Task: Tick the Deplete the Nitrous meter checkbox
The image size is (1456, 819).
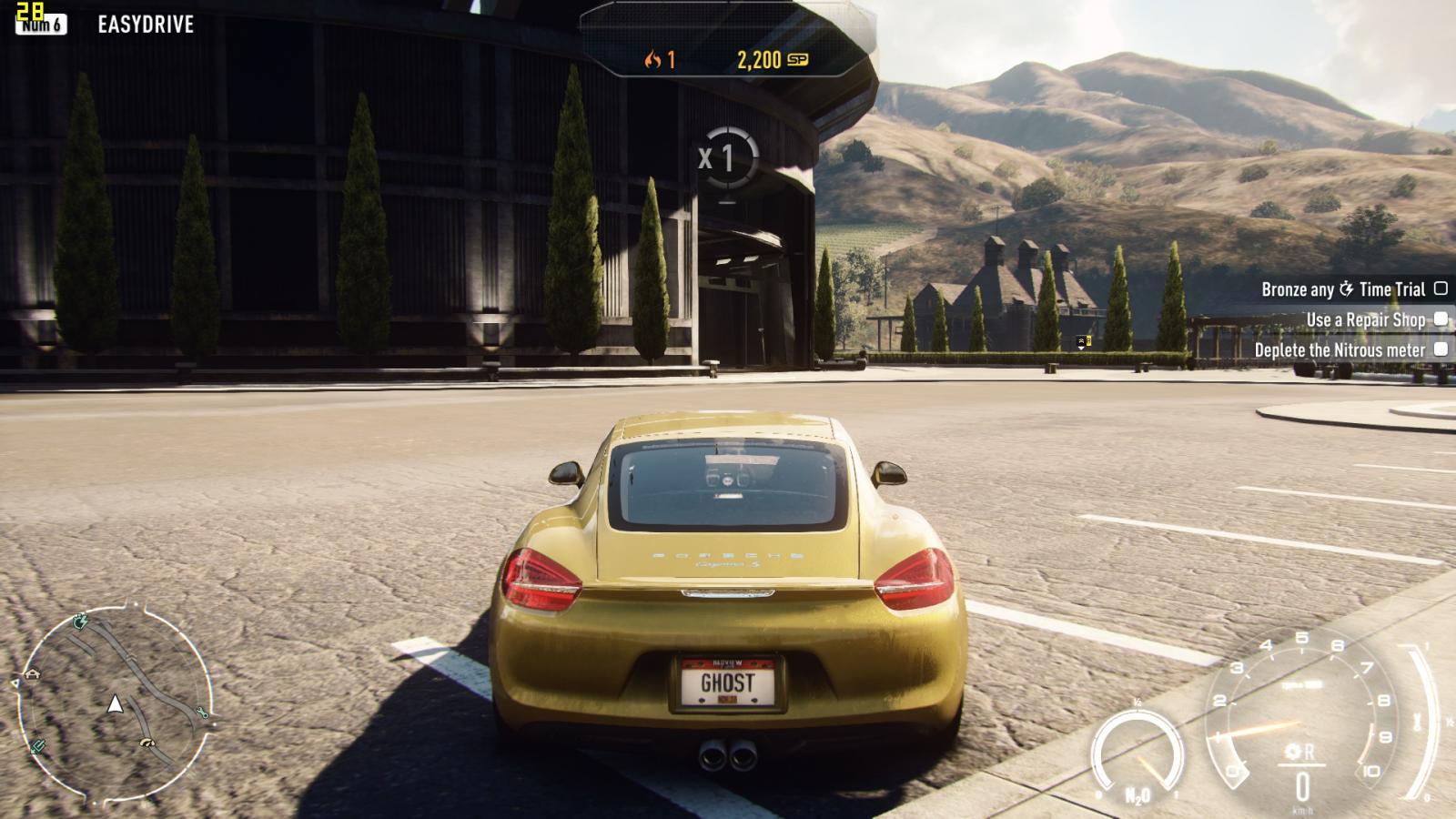Action: 1441,349
